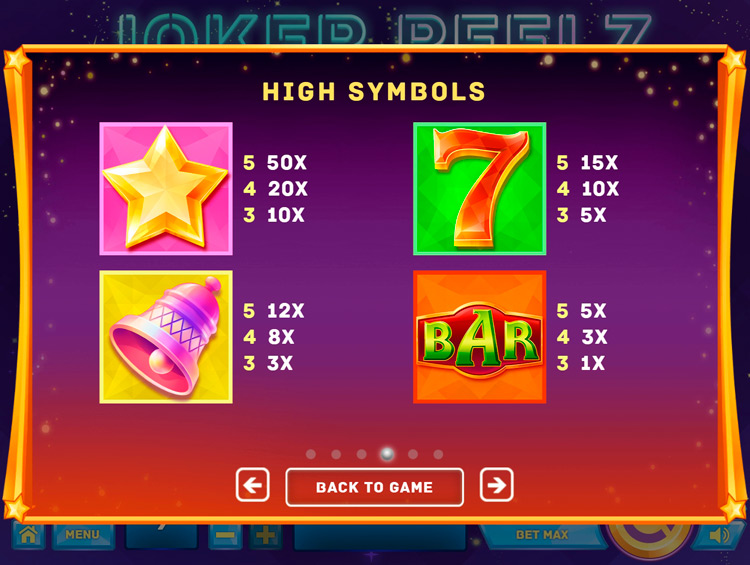This screenshot has height=565, width=750.
Task: Advance to the next paytable page
Action: tap(496, 486)
